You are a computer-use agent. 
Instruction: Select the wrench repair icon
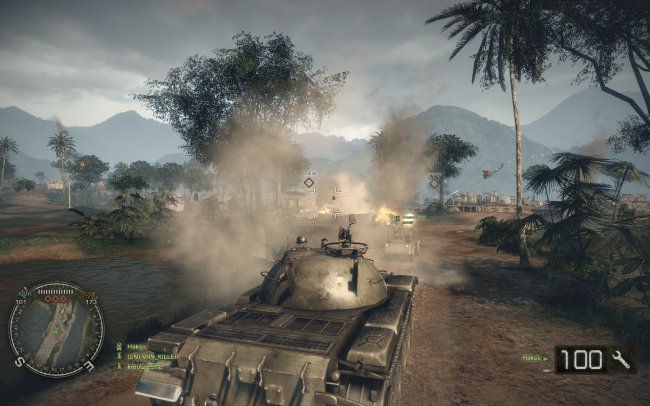coord(621,359)
